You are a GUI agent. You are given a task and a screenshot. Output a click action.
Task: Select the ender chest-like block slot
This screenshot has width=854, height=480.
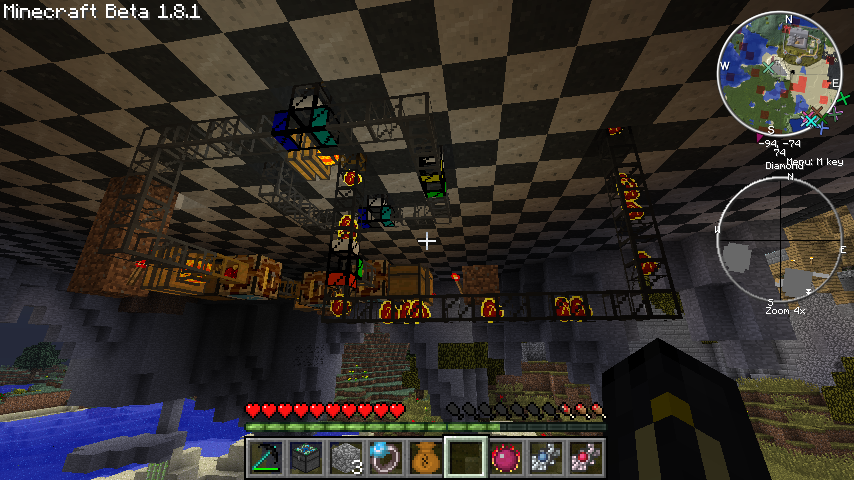pyautogui.click(x=305, y=458)
